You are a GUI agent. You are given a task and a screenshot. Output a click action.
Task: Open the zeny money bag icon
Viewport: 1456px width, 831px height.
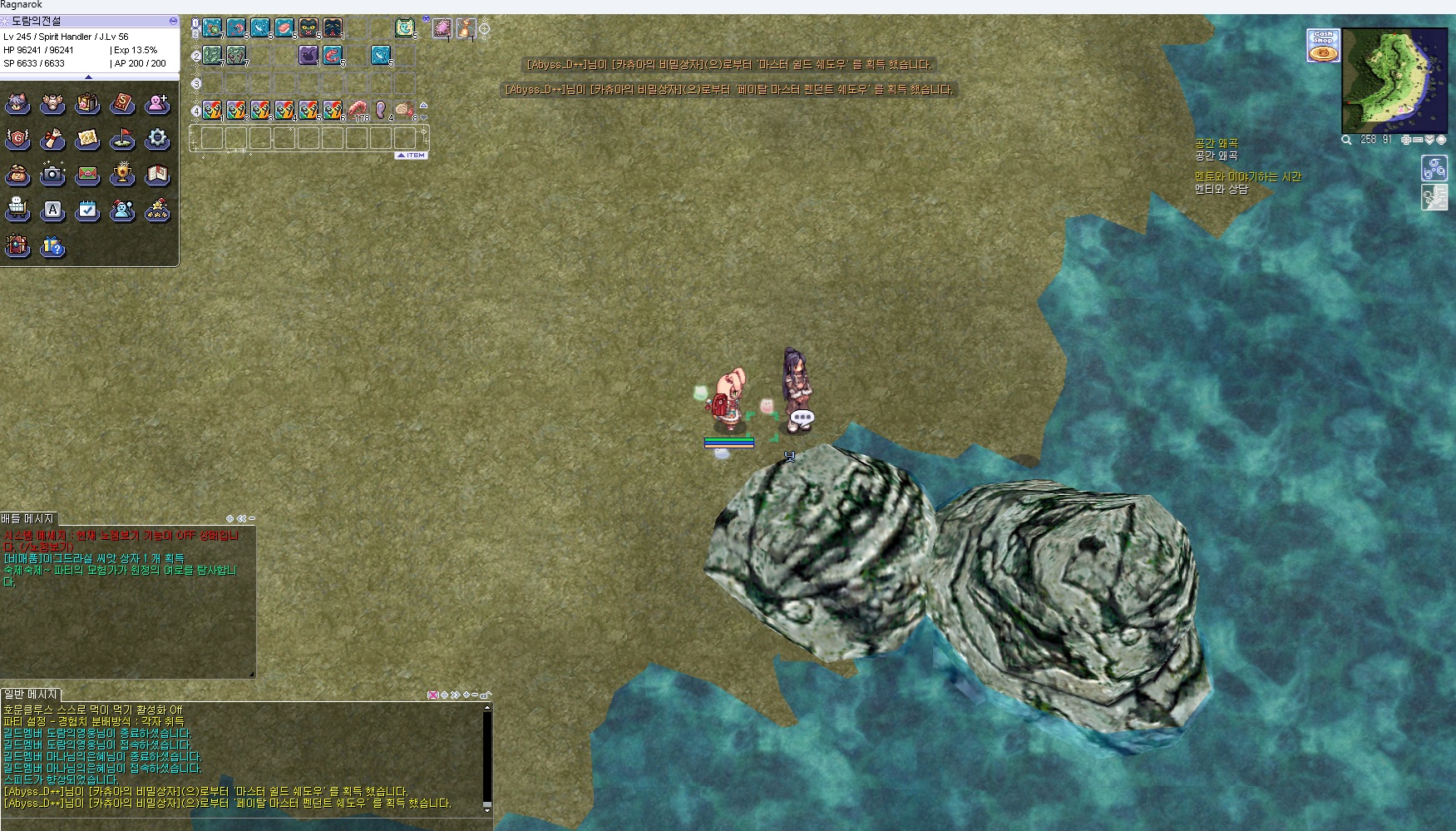point(17,175)
